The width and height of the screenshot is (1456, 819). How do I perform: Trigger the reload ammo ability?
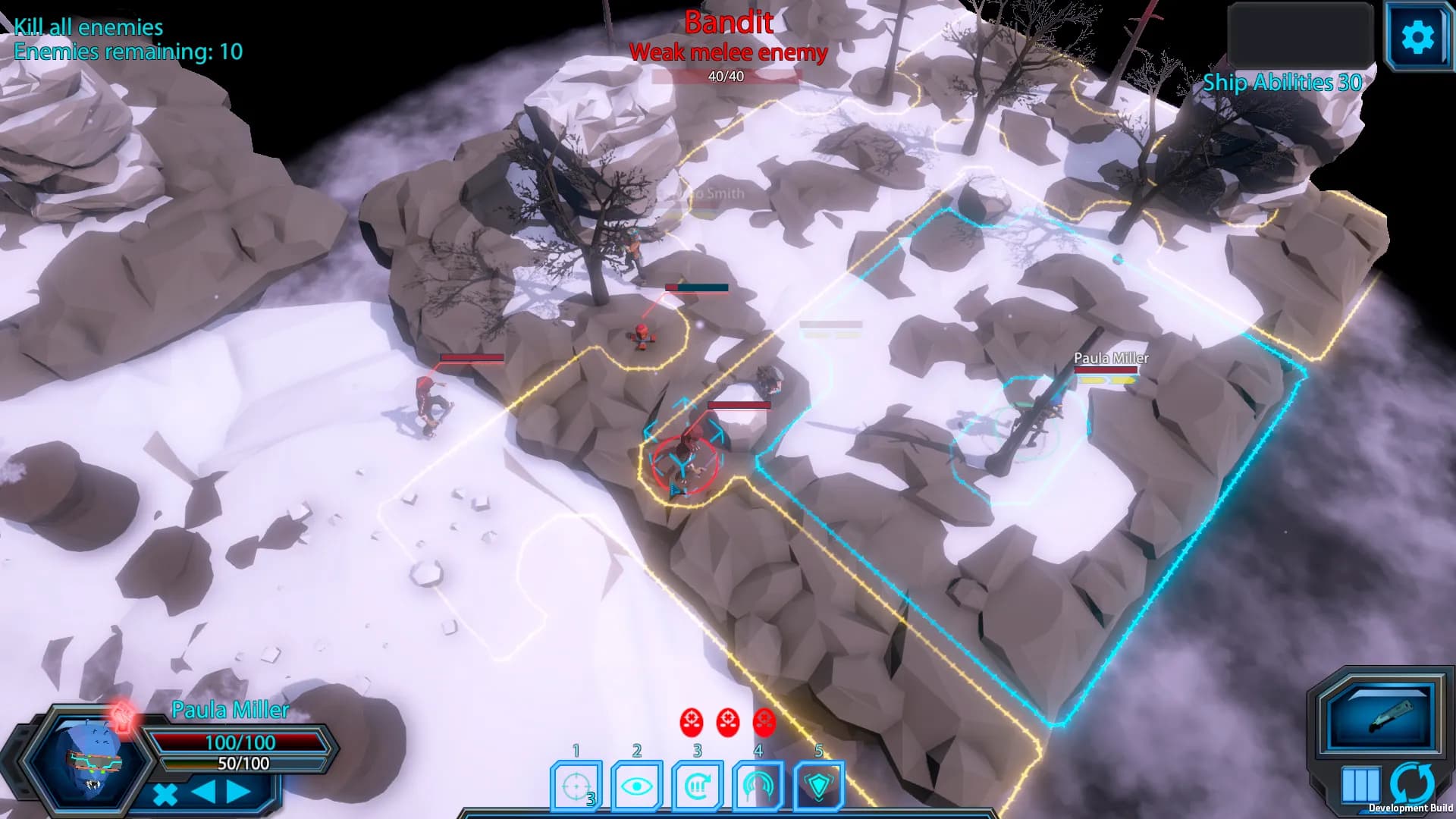click(x=698, y=786)
